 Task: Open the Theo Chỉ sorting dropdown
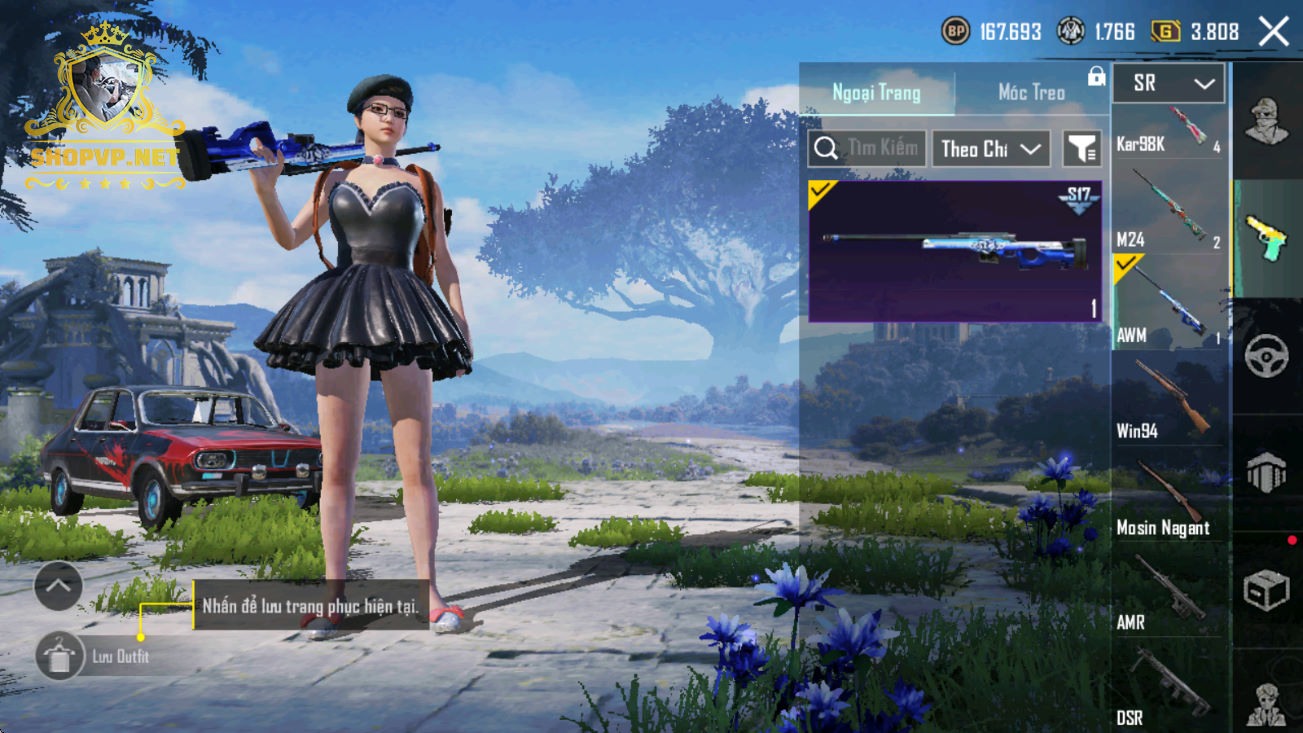point(991,149)
